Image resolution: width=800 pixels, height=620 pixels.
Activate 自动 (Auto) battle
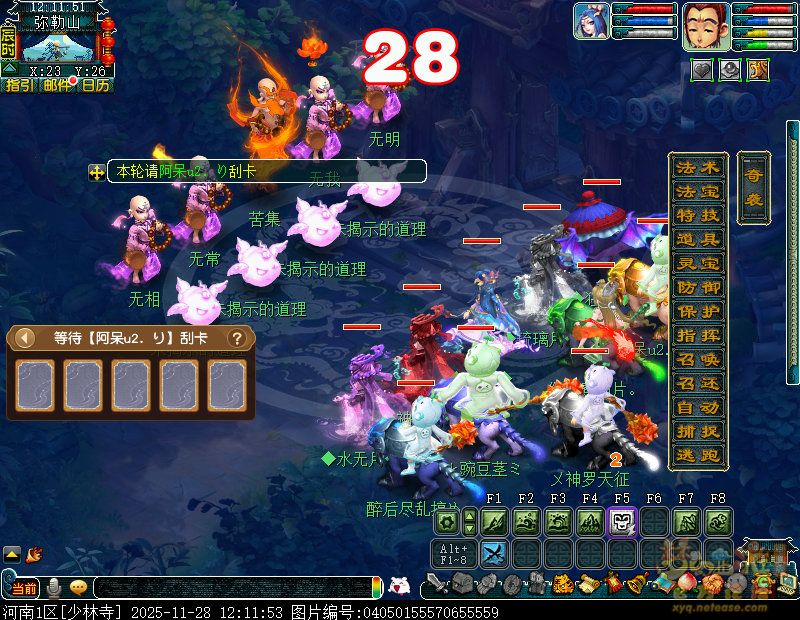697,407
